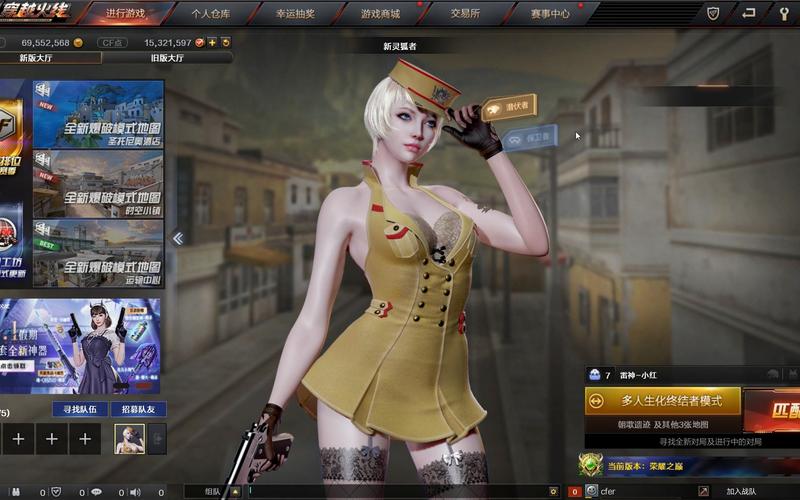Click the 招募队友 recruit teammates button
The width and height of the screenshot is (800, 500).
point(137,409)
